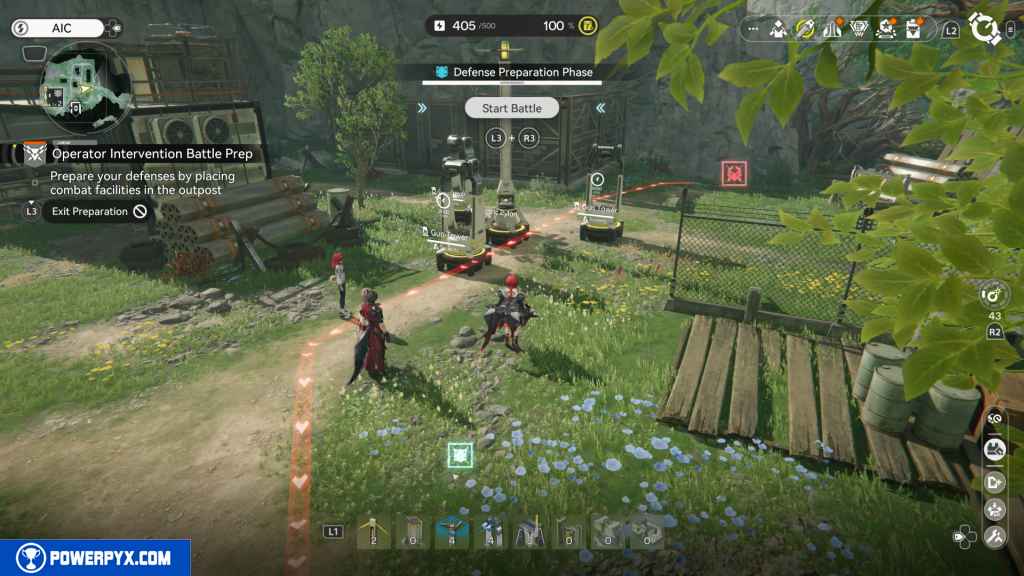Image resolution: width=1024 pixels, height=576 pixels.
Task: Click the Start Battle button
Action: [512, 108]
